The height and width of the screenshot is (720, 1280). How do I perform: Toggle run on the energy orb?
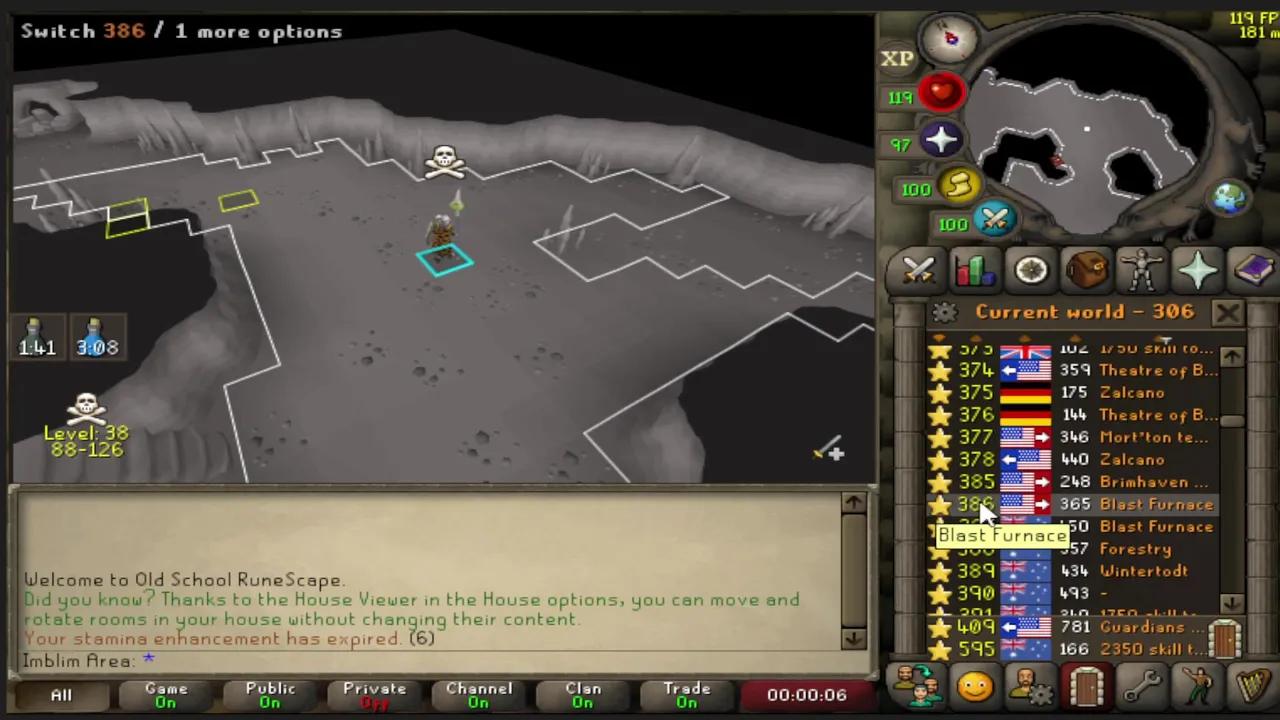(x=957, y=188)
